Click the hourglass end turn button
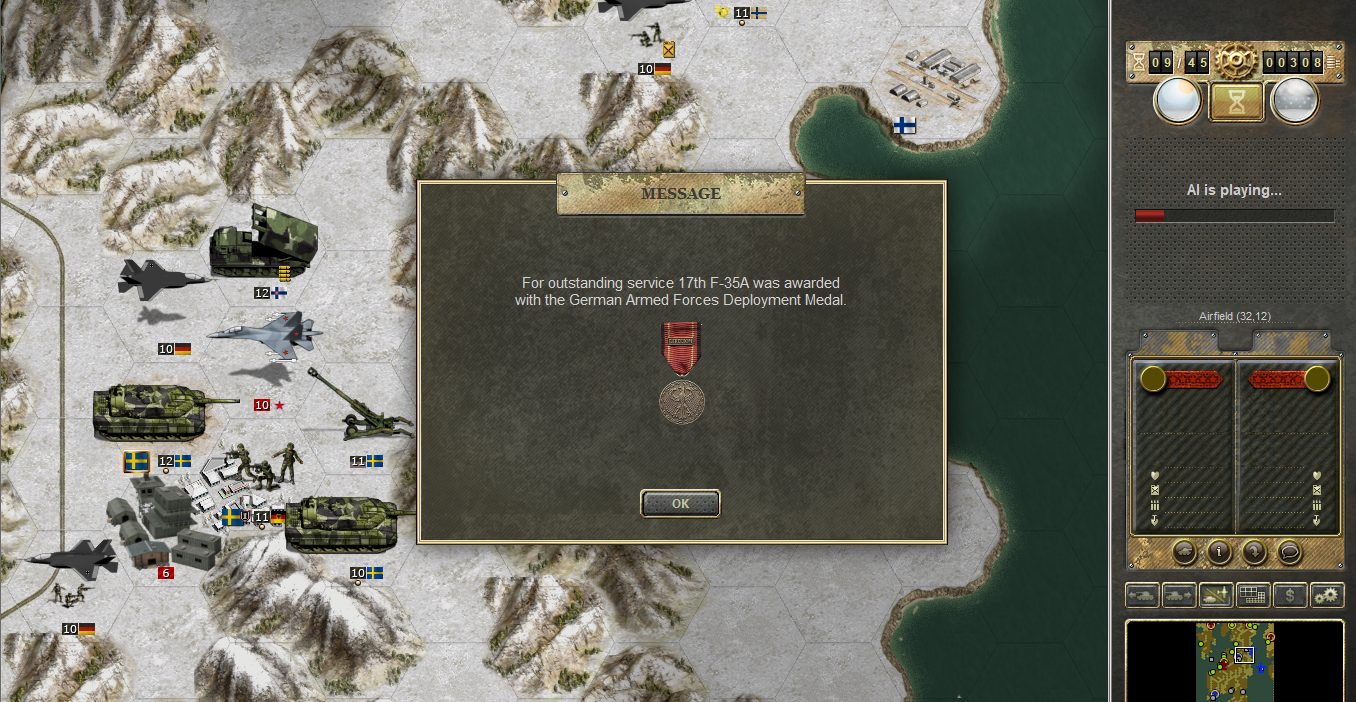The width and height of the screenshot is (1356, 702). pos(1235,101)
